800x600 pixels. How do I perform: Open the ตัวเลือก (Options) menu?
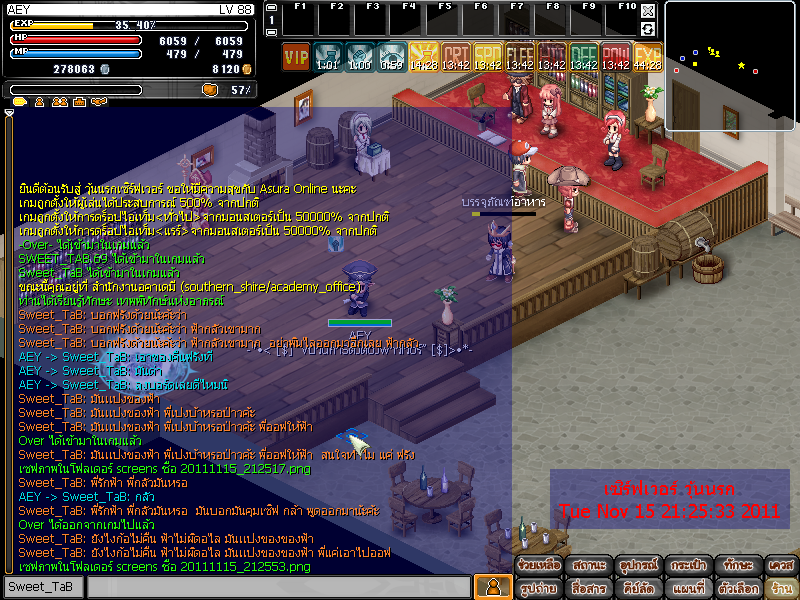[737, 588]
